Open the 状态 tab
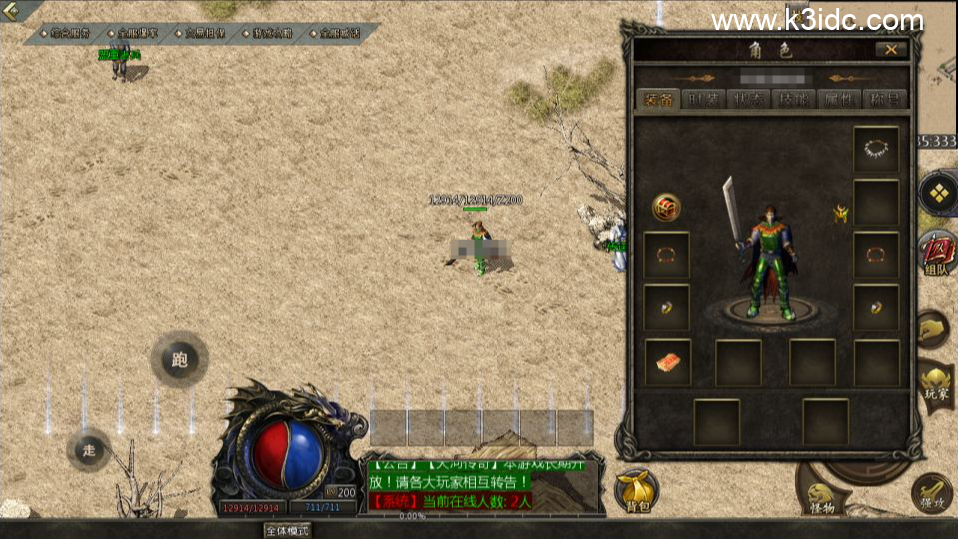 [750, 99]
